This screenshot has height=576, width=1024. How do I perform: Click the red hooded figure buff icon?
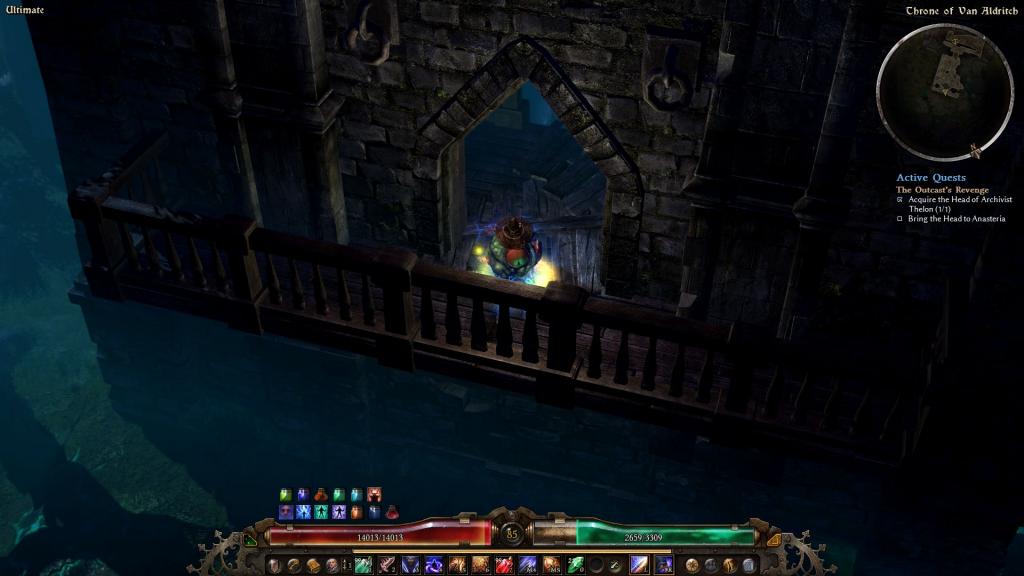click(373, 494)
